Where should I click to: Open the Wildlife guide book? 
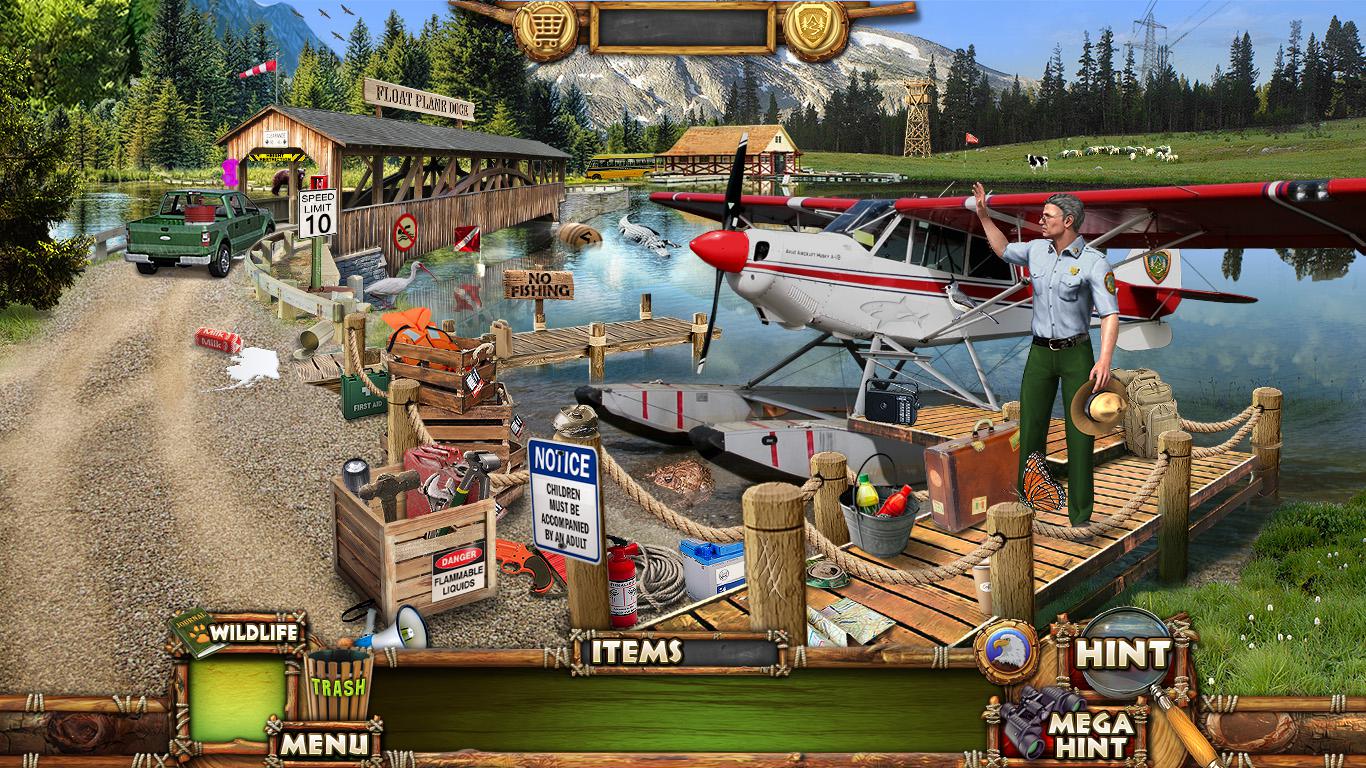238,632
